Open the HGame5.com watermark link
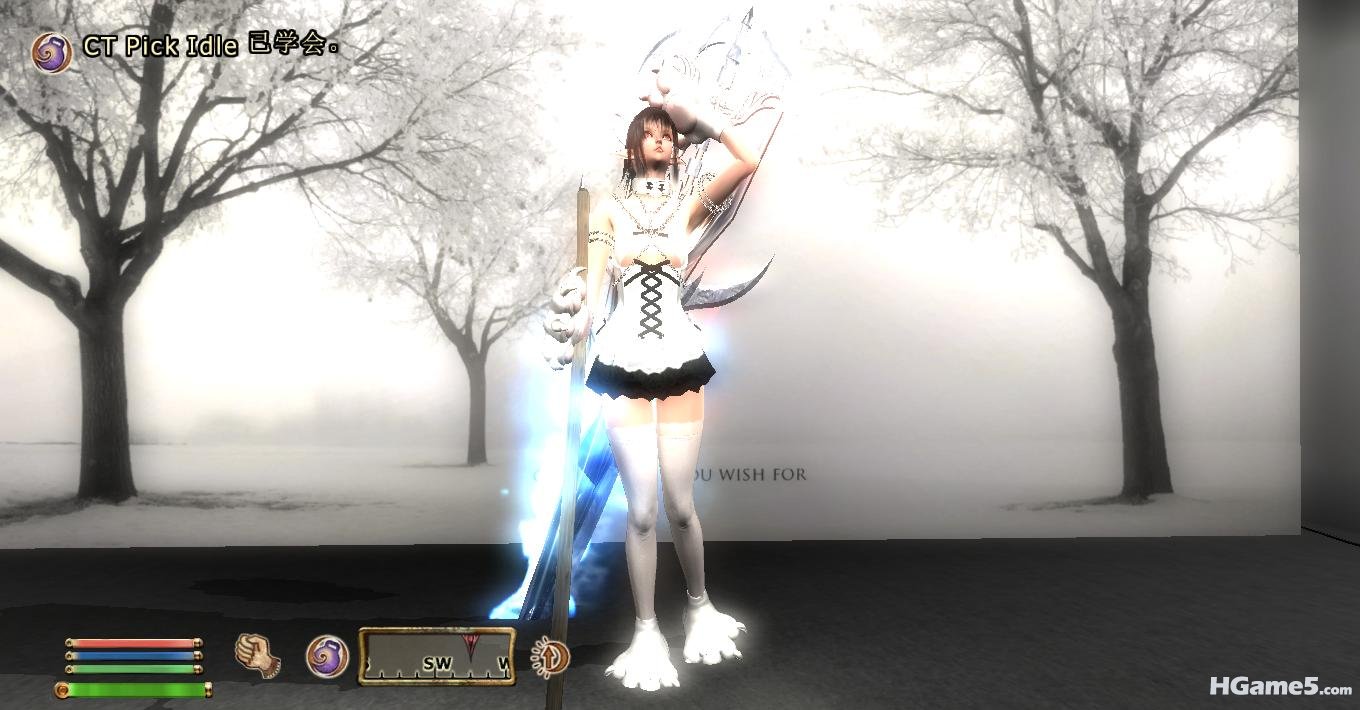 coord(1280,687)
